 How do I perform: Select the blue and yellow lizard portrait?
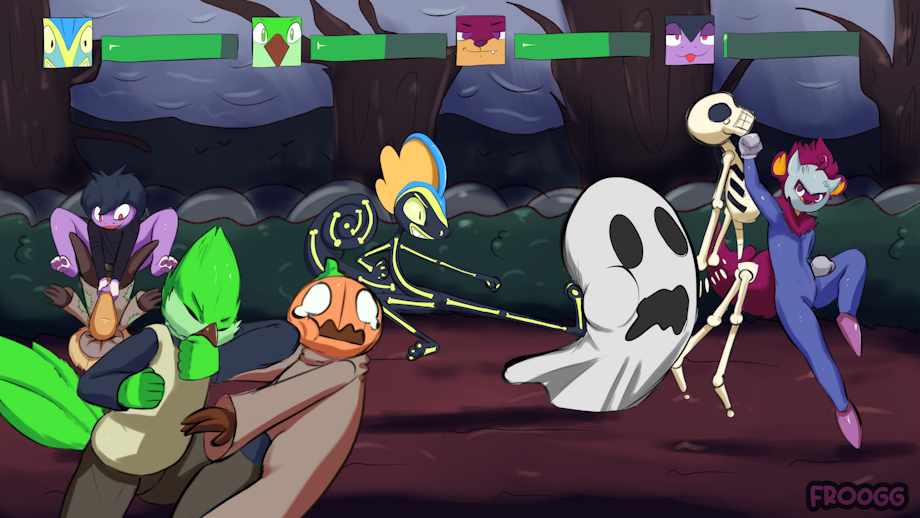coord(68,43)
